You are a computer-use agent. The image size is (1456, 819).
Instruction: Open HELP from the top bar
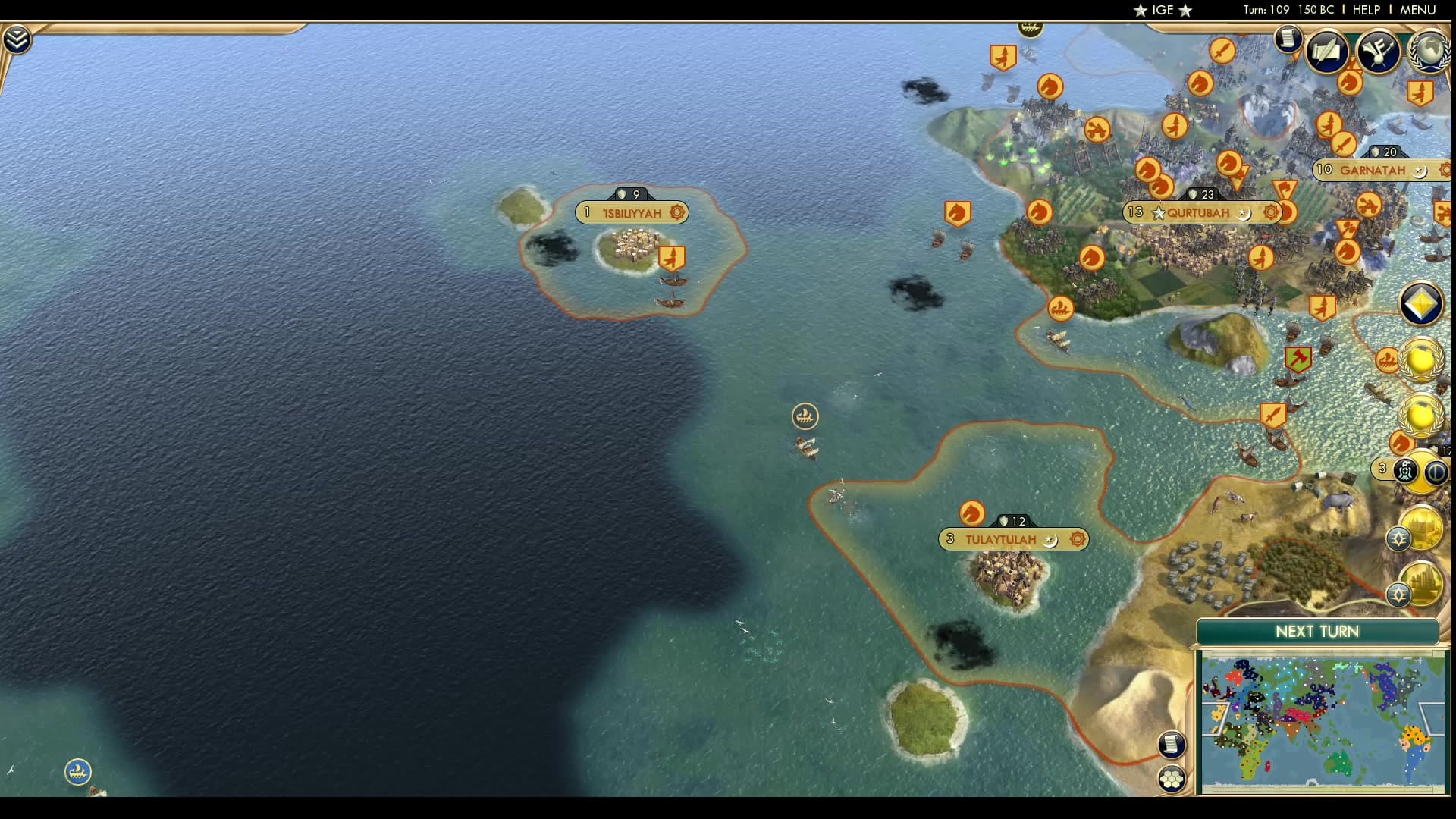pyautogui.click(x=1365, y=10)
